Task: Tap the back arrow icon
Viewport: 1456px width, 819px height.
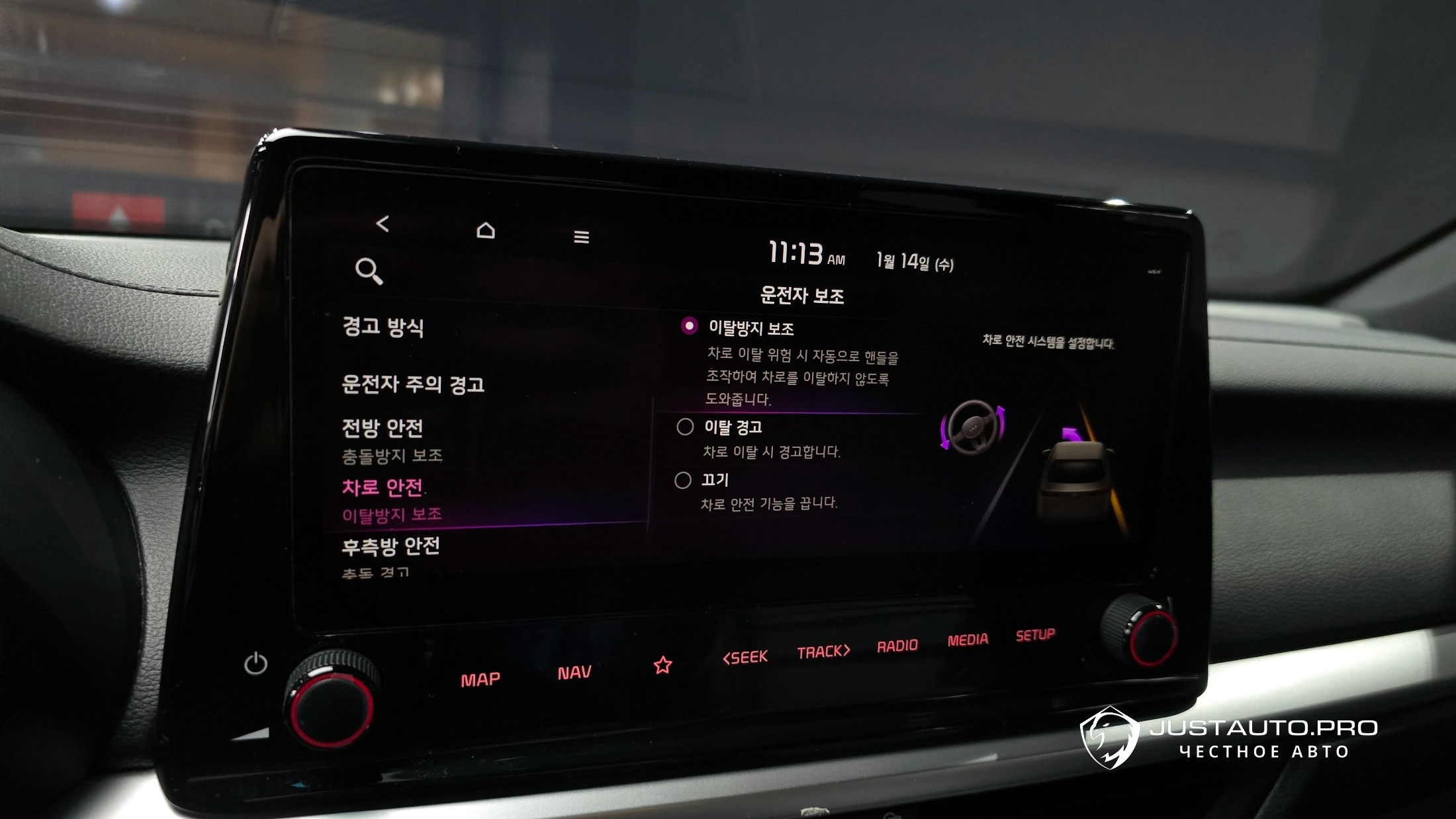Action: tap(383, 224)
